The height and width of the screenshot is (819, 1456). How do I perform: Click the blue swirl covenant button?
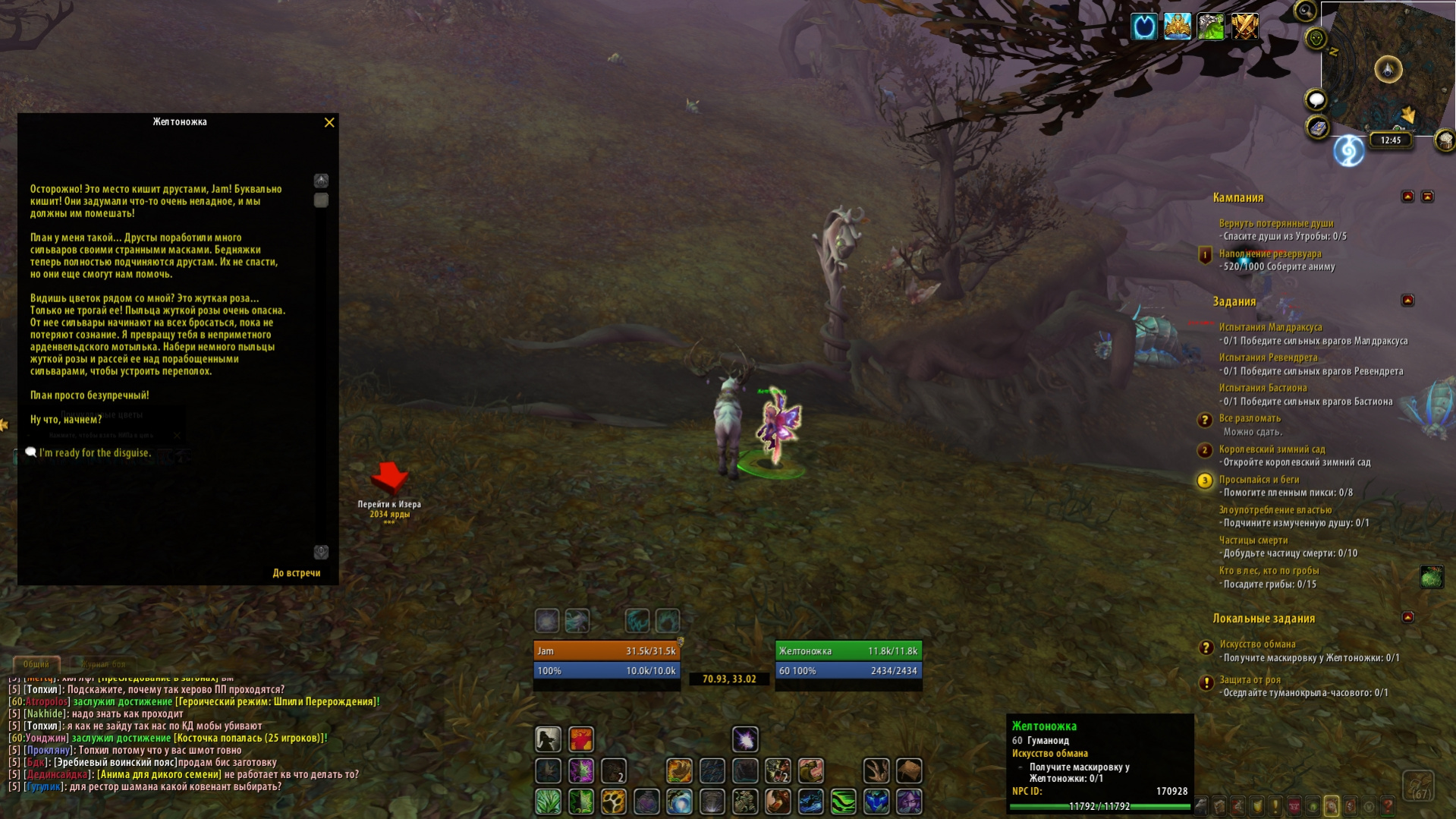point(1348,151)
